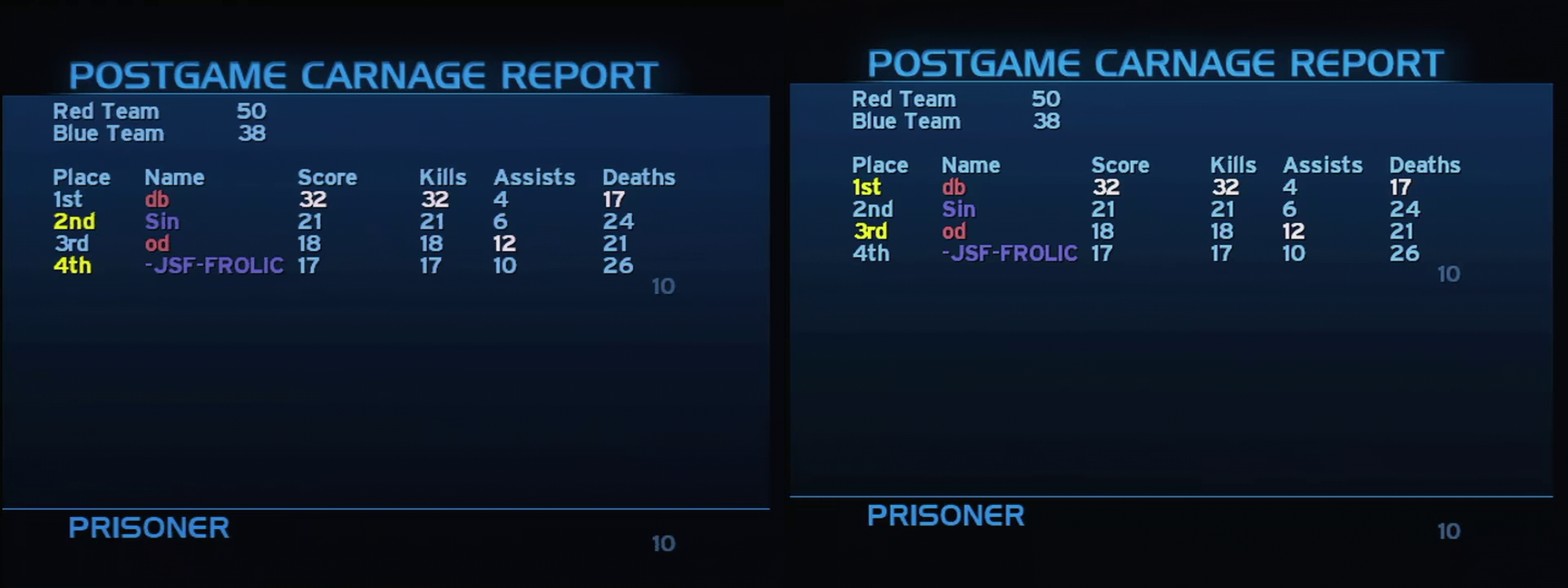Viewport: 1568px width, 588px height.
Task: Click the PRISONER map label, left screen
Action: [x=149, y=528]
